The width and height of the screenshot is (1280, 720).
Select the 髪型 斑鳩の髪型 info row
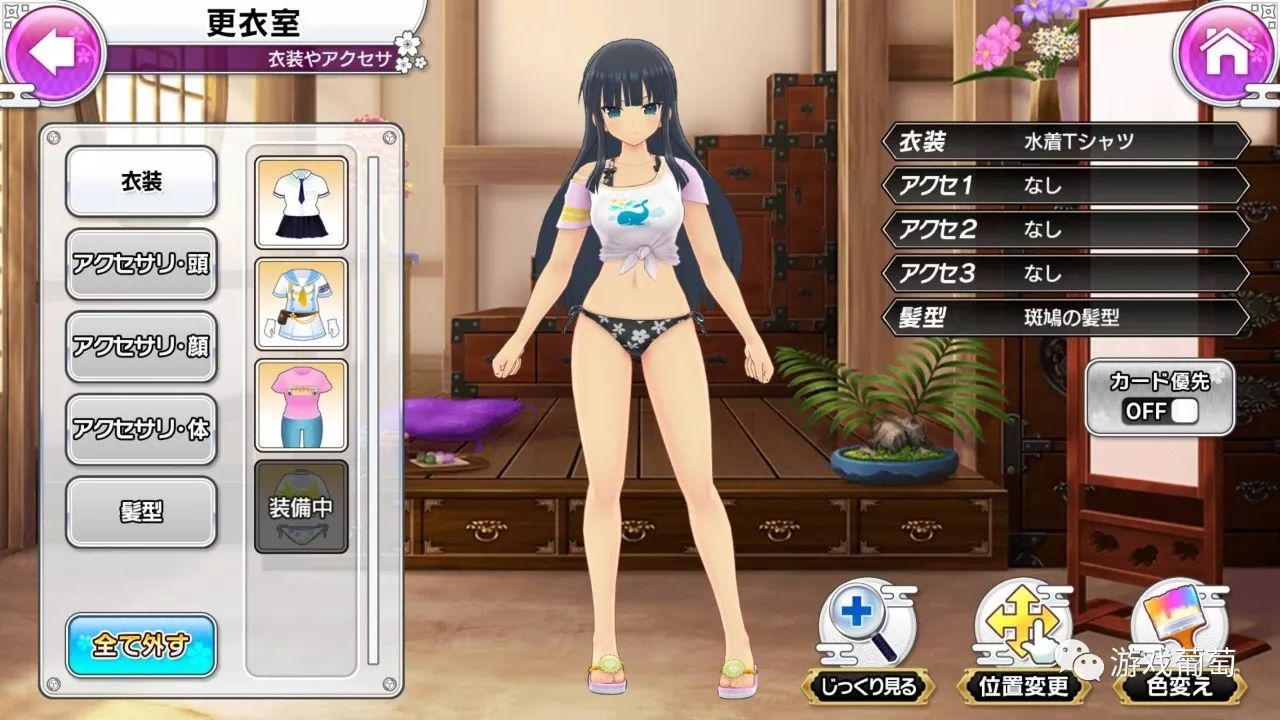pos(1066,318)
